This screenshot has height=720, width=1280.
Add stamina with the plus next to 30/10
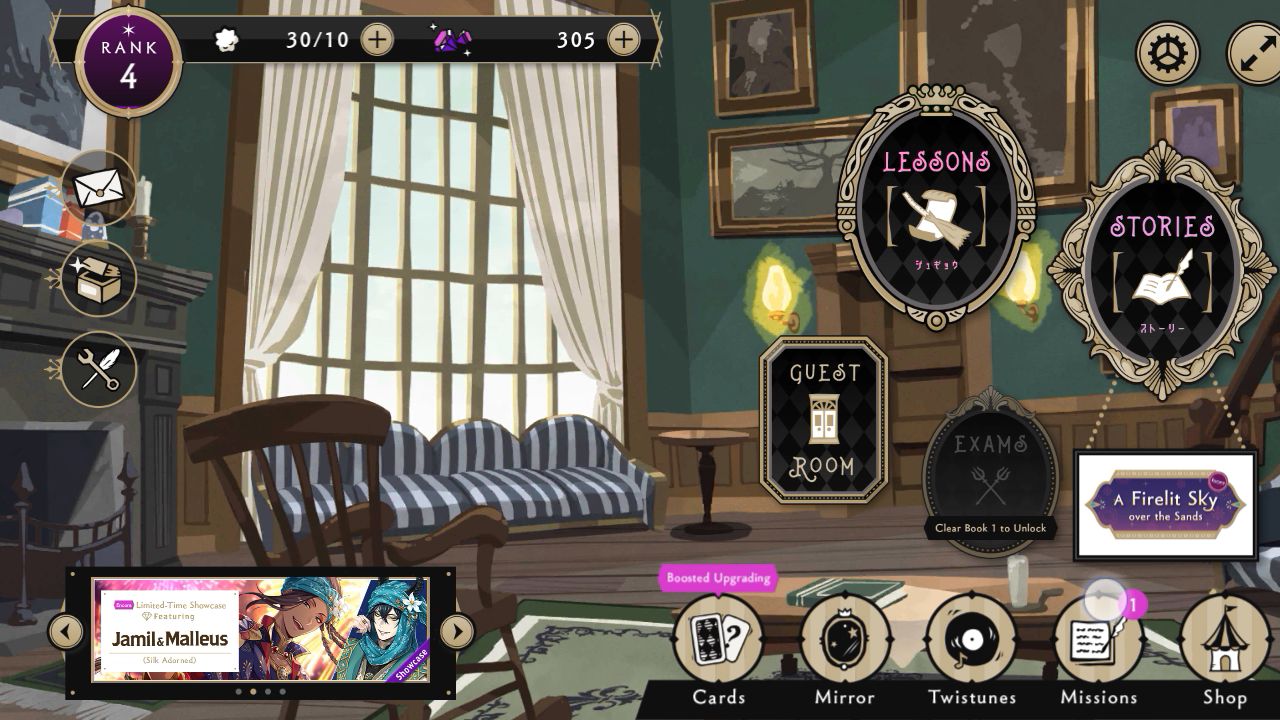click(377, 40)
